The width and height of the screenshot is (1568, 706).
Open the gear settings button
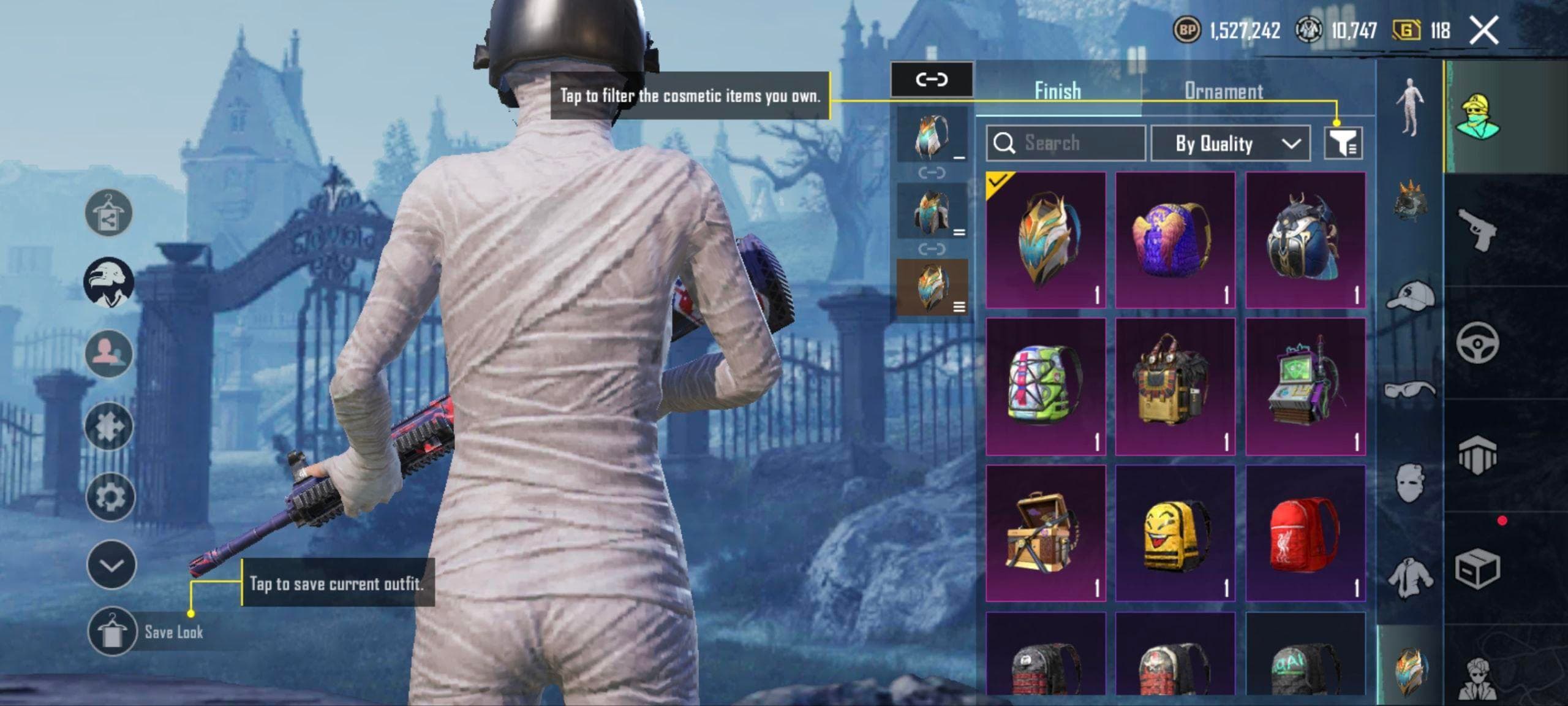pos(110,497)
